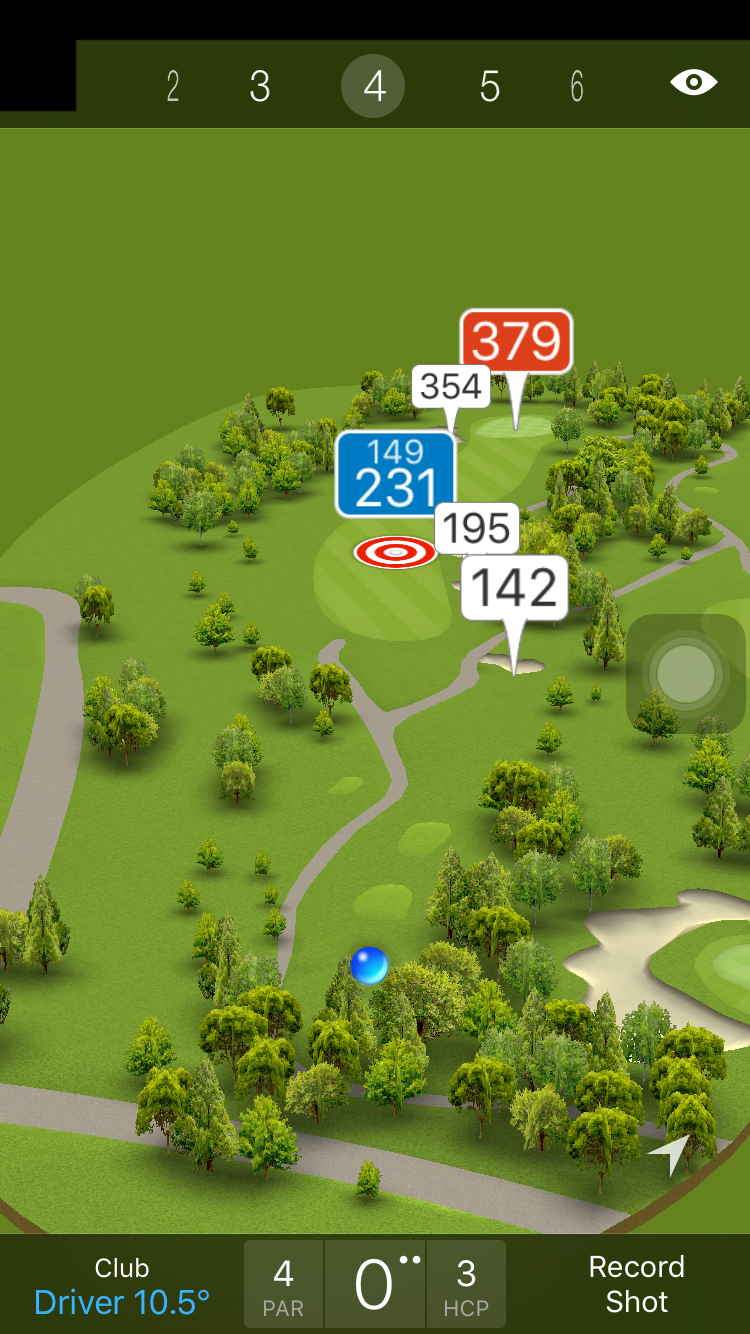Tap the Record Shot button
This screenshot has width=750, height=1334.
click(636, 1284)
